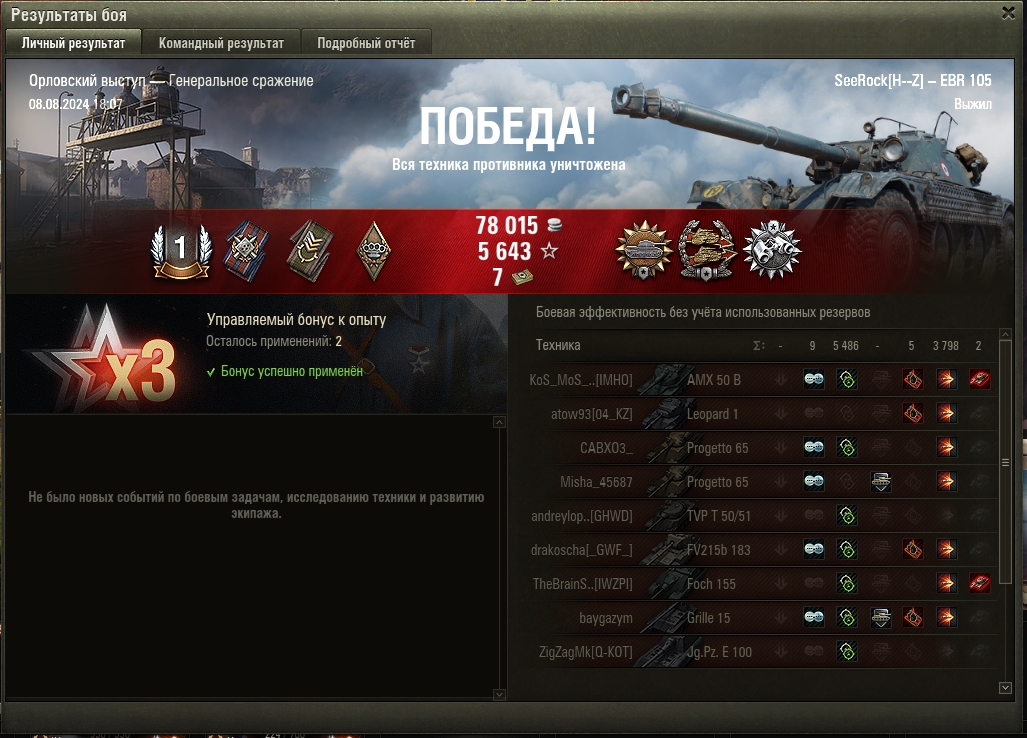The width and height of the screenshot is (1027, 738).
Task: Switch to the Командный результат tab
Action: coord(221,43)
